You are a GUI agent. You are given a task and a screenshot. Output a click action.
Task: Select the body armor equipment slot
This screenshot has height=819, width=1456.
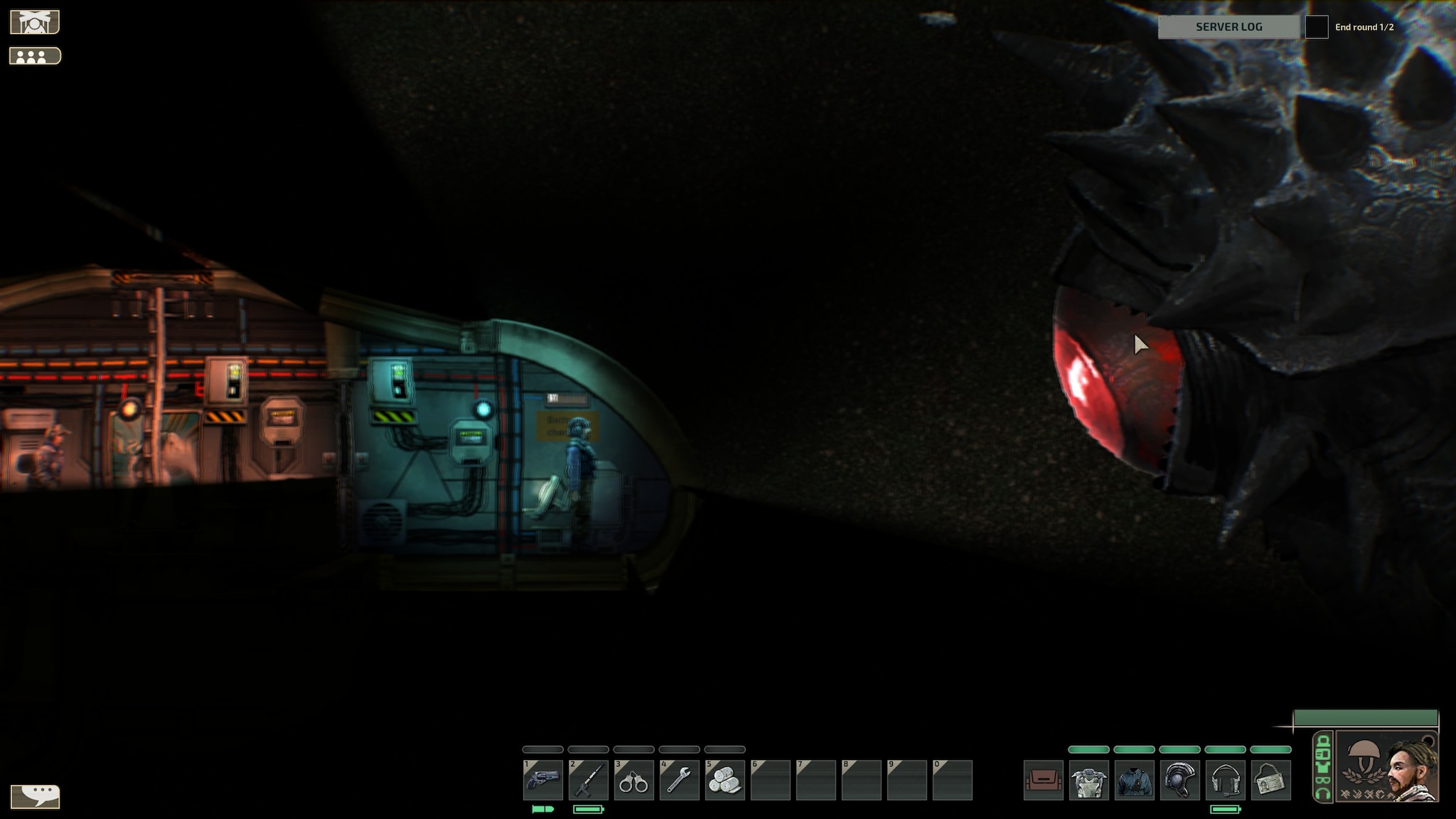click(1089, 780)
